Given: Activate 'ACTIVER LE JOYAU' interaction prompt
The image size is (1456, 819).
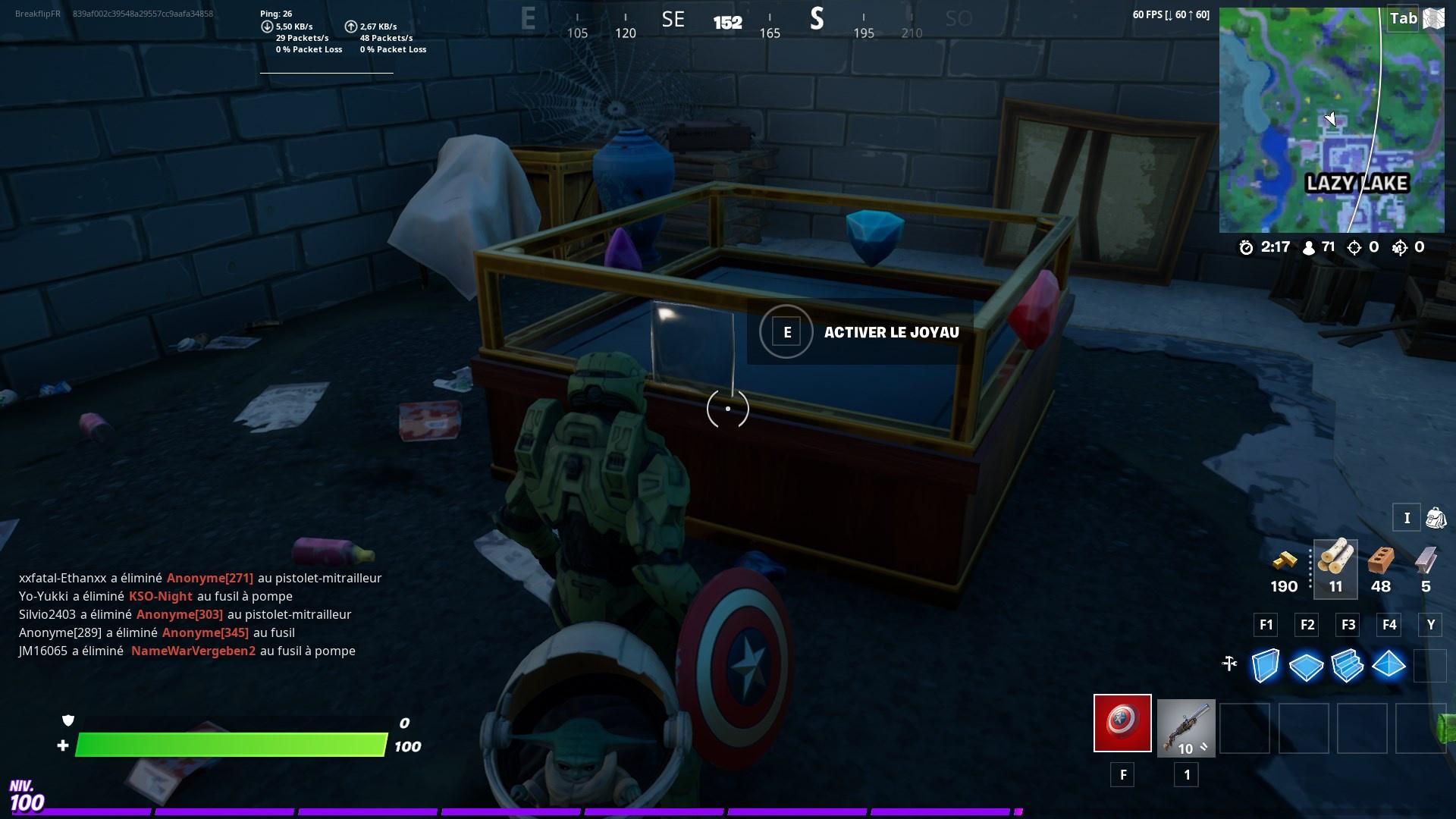Looking at the screenshot, I should pos(786,331).
